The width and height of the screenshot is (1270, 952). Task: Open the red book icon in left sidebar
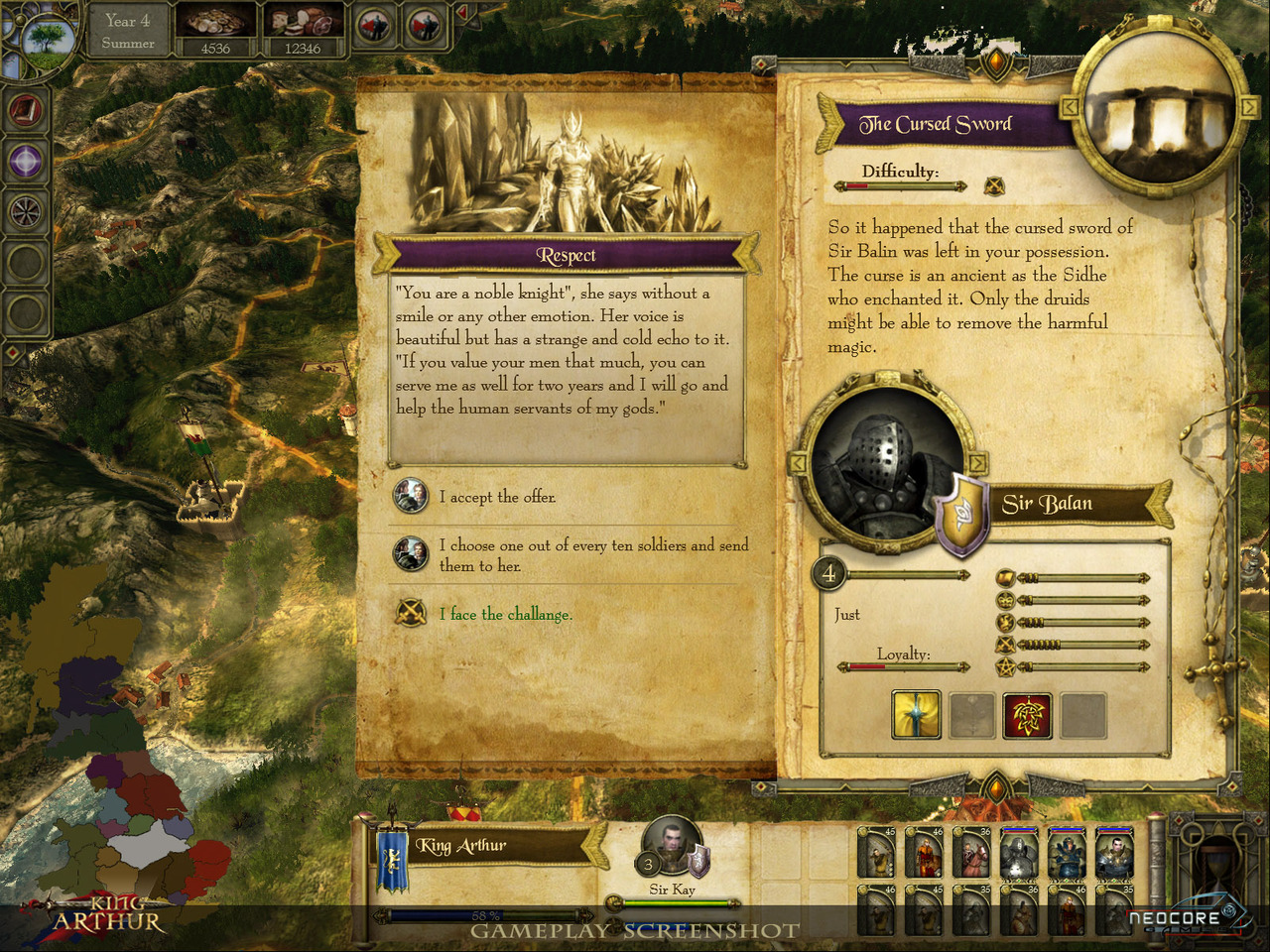point(26,110)
